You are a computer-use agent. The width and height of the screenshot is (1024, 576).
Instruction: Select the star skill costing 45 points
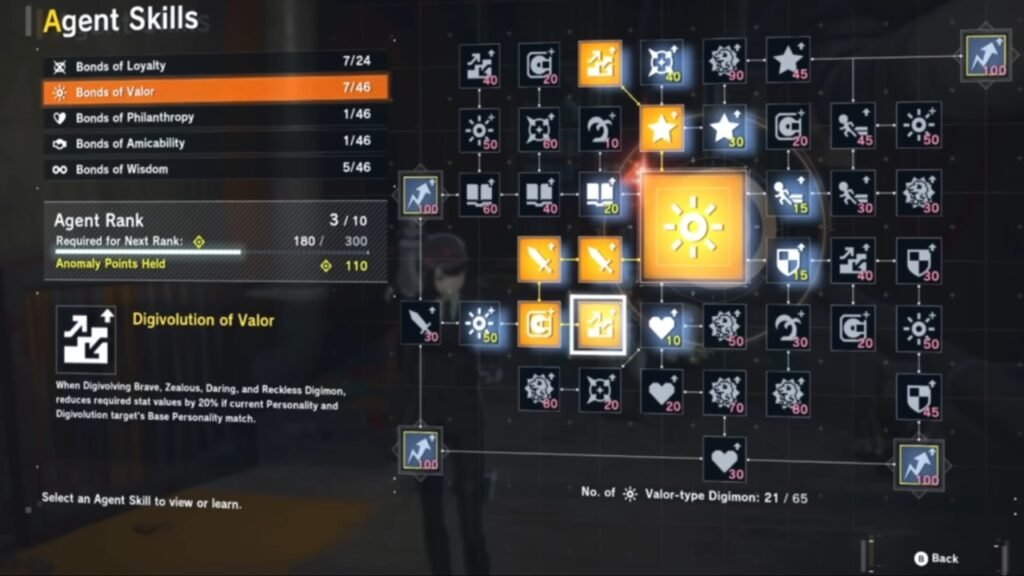[x=788, y=60]
